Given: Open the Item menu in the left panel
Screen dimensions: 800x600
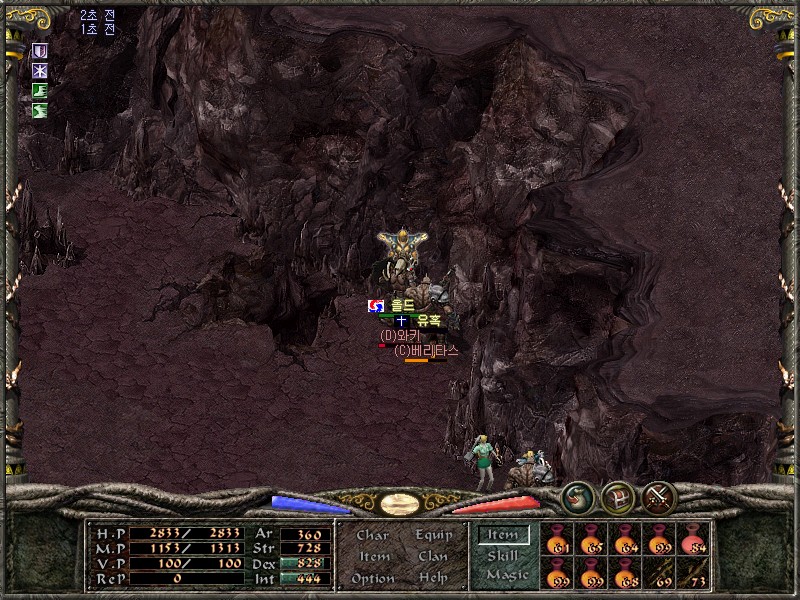Looking at the screenshot, I should (374, 557).
